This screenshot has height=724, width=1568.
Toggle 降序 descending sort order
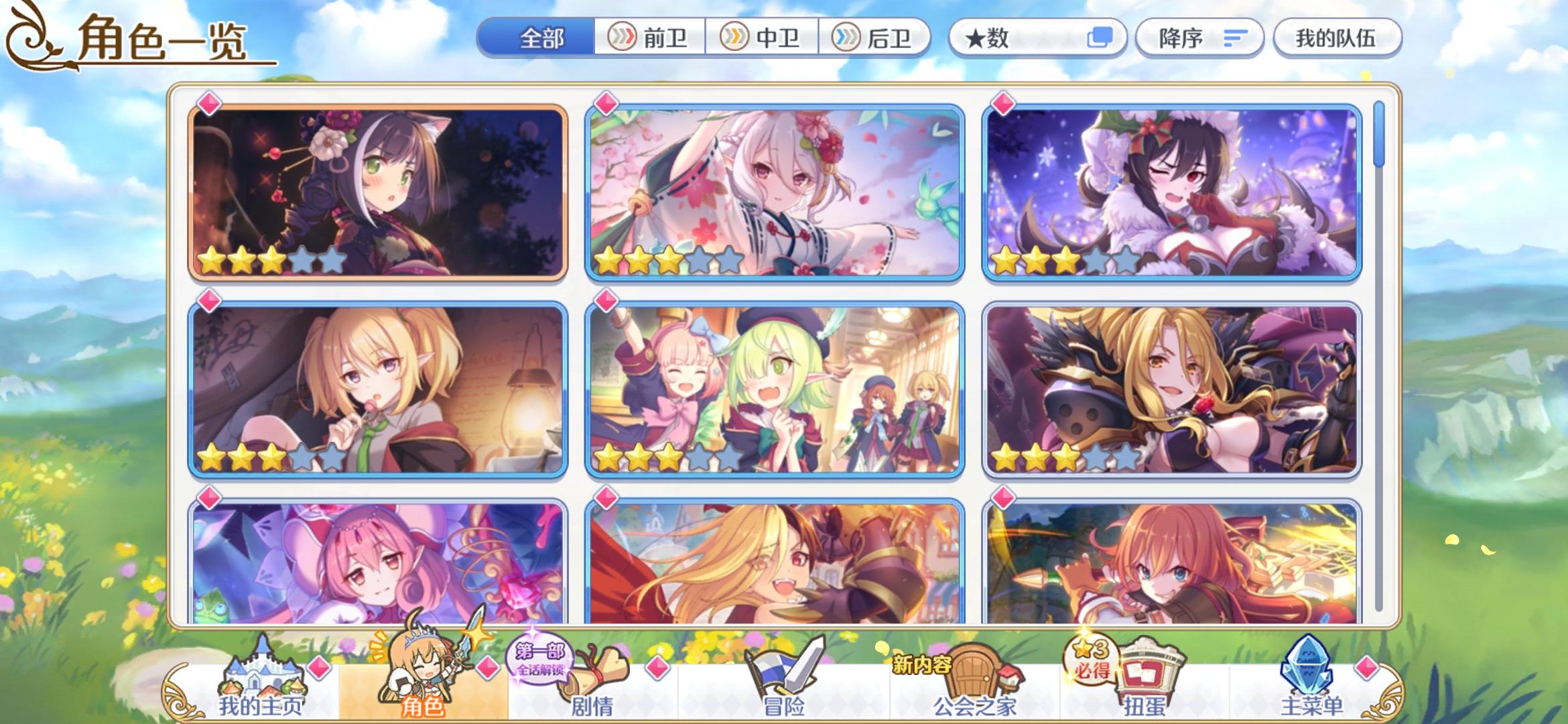coord(1201,38)
